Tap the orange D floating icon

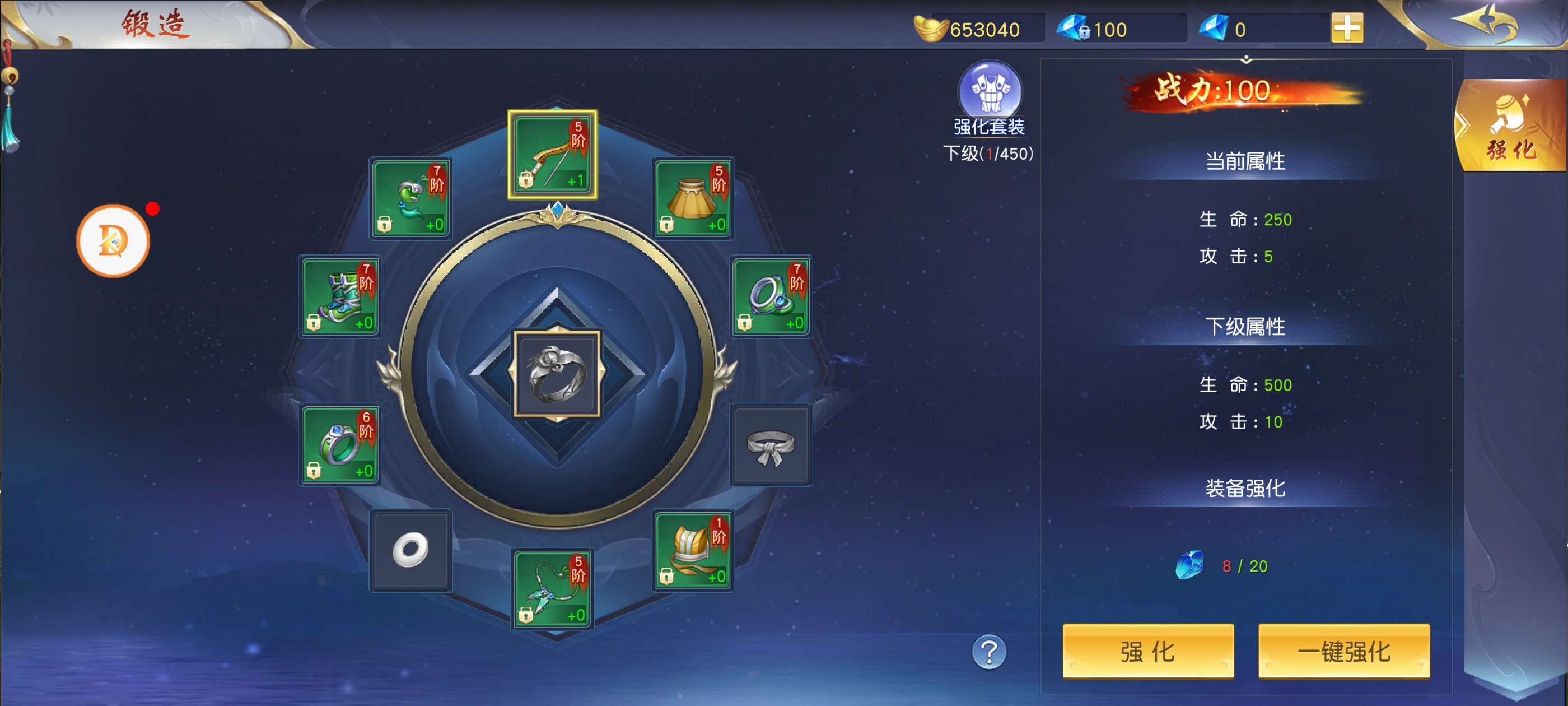coord(113,241)
